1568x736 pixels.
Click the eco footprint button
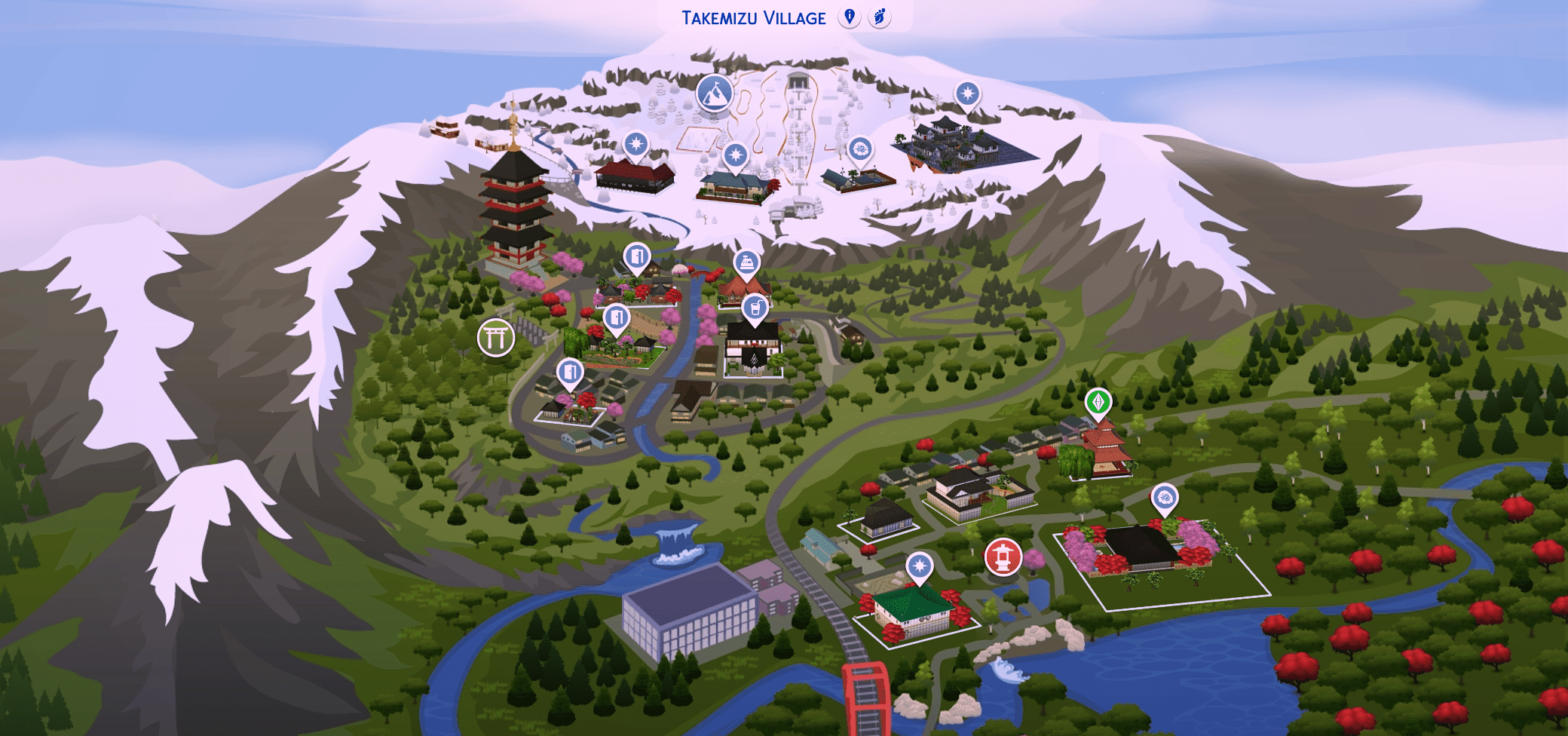879,17
